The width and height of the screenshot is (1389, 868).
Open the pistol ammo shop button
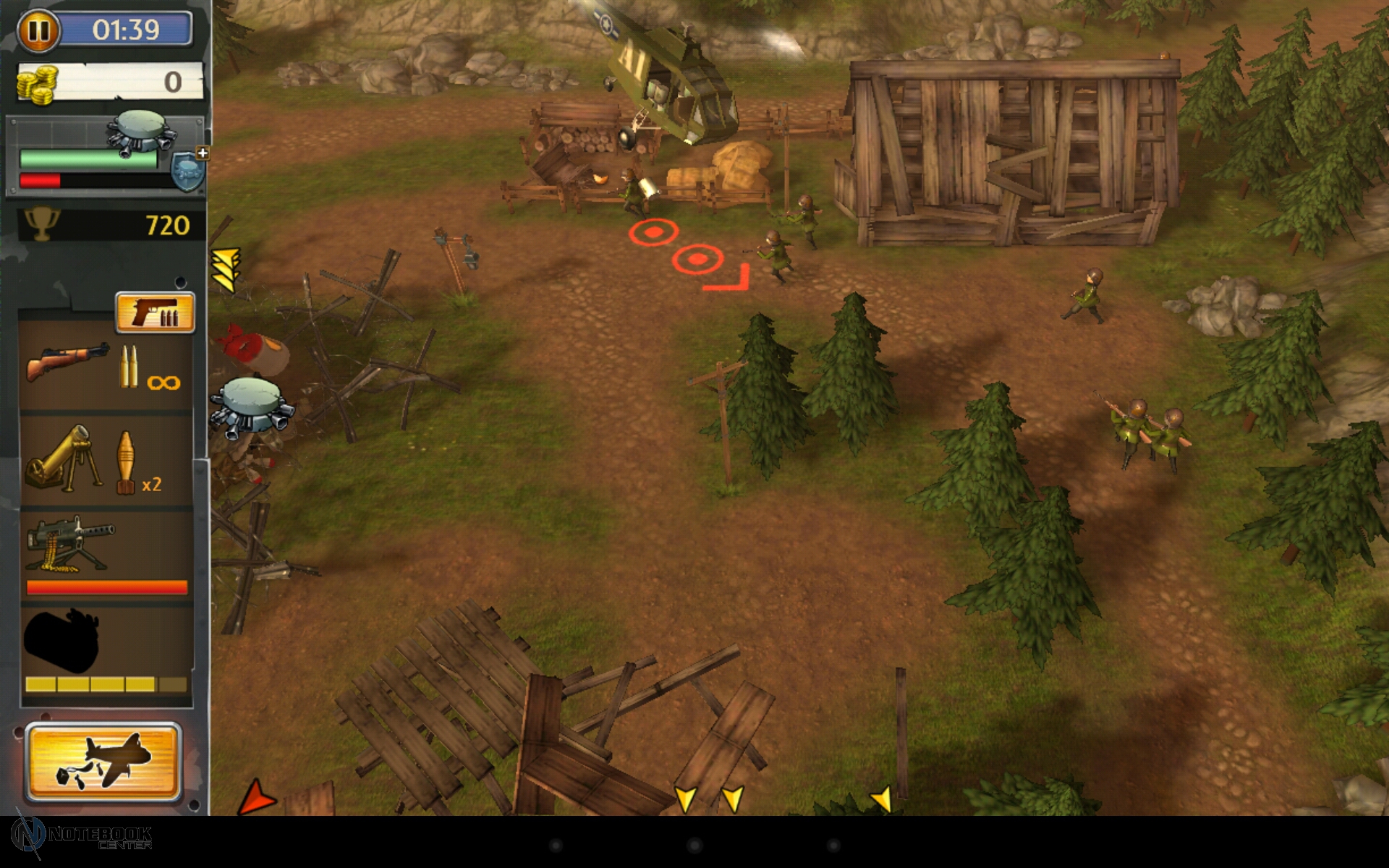click(x=155, y=313)
